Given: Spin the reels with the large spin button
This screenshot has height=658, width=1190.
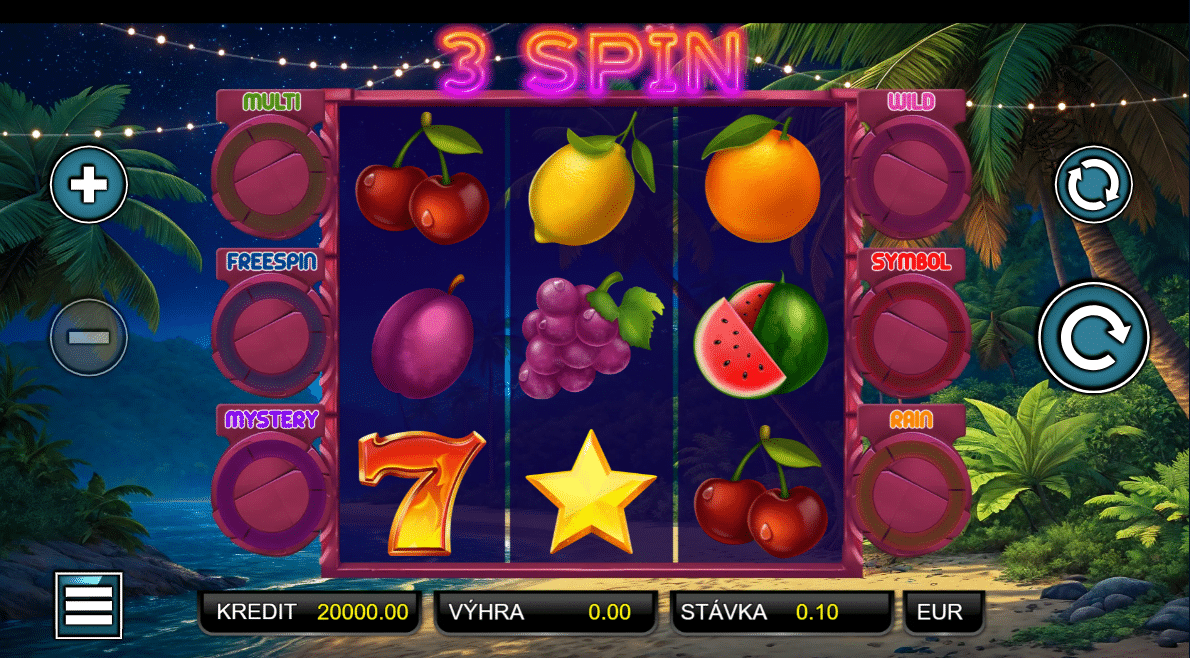Looking at the screenshot, I should click(x=1093, y=337).
